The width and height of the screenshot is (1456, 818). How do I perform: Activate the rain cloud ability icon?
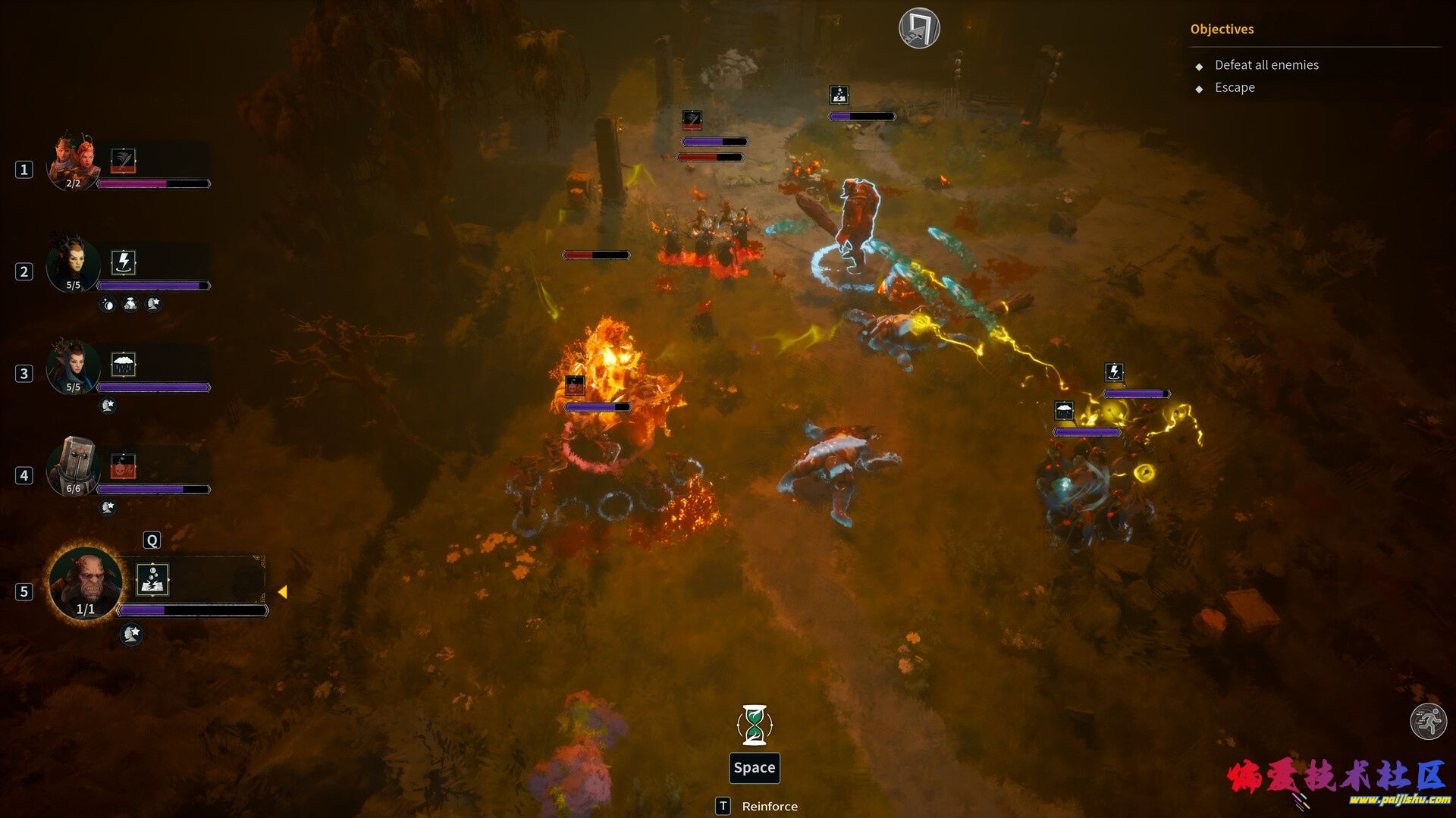124,365
